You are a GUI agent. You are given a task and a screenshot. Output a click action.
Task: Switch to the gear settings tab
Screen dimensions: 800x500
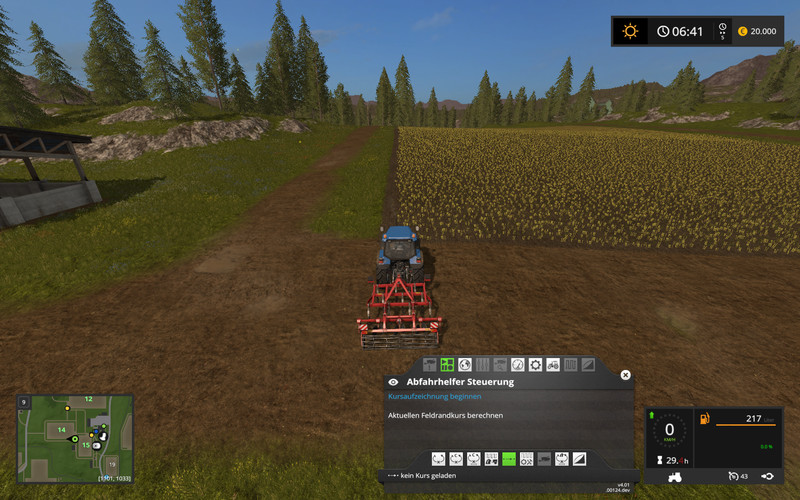(535, 365)
